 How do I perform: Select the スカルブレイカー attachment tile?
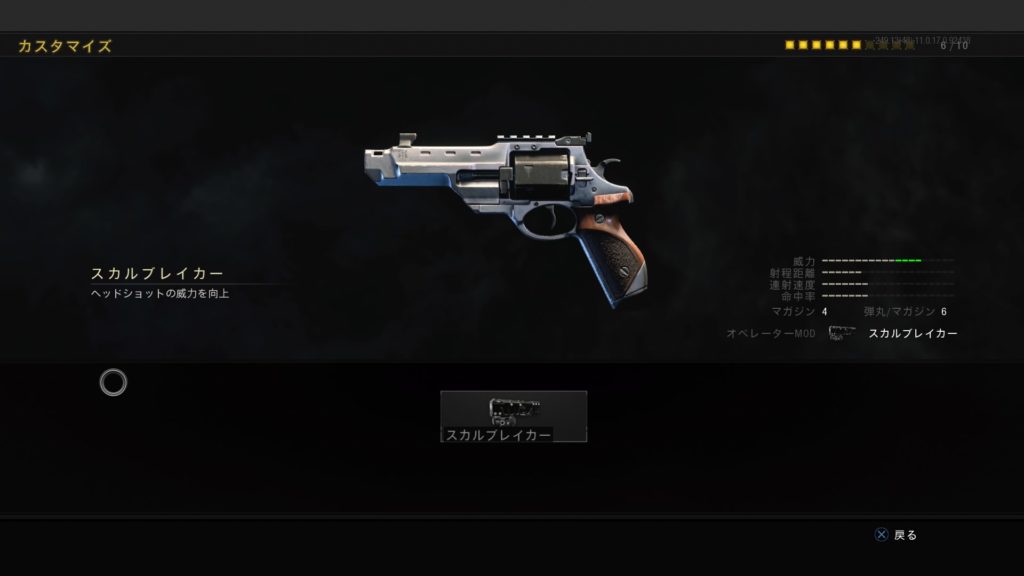pyautogui.click(x=513, y=416)
